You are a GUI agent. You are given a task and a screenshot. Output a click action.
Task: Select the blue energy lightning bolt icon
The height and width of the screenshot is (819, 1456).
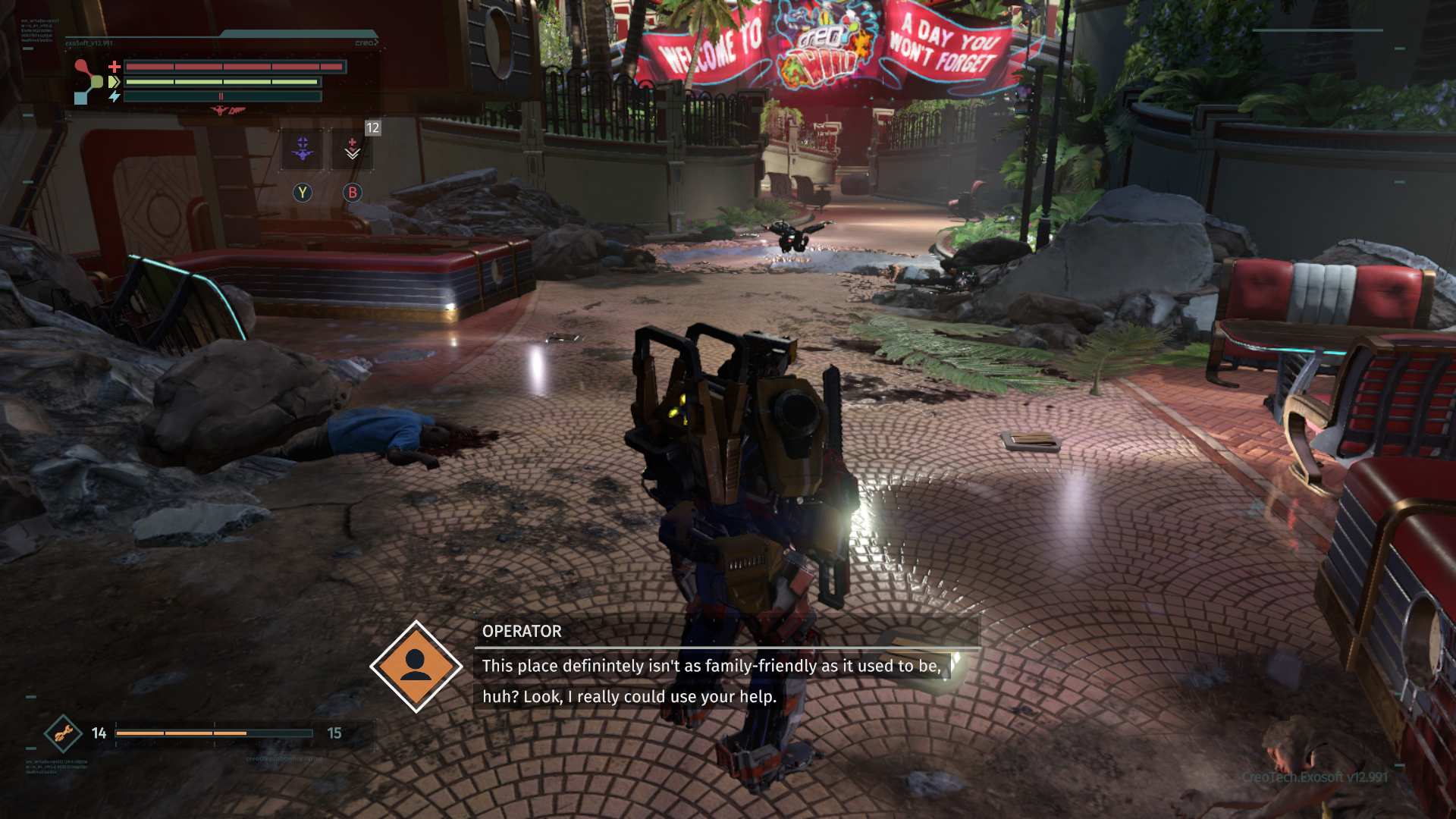pos(115,96)
